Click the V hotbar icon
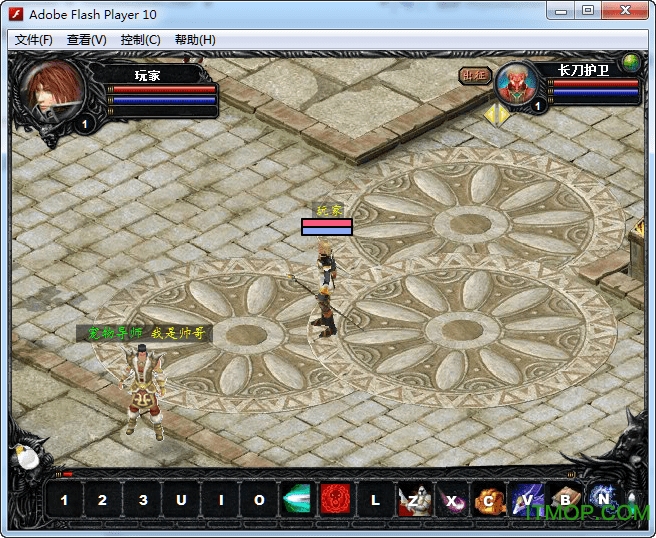This screenshot has height=538, width=656. (x=527, y=500)
